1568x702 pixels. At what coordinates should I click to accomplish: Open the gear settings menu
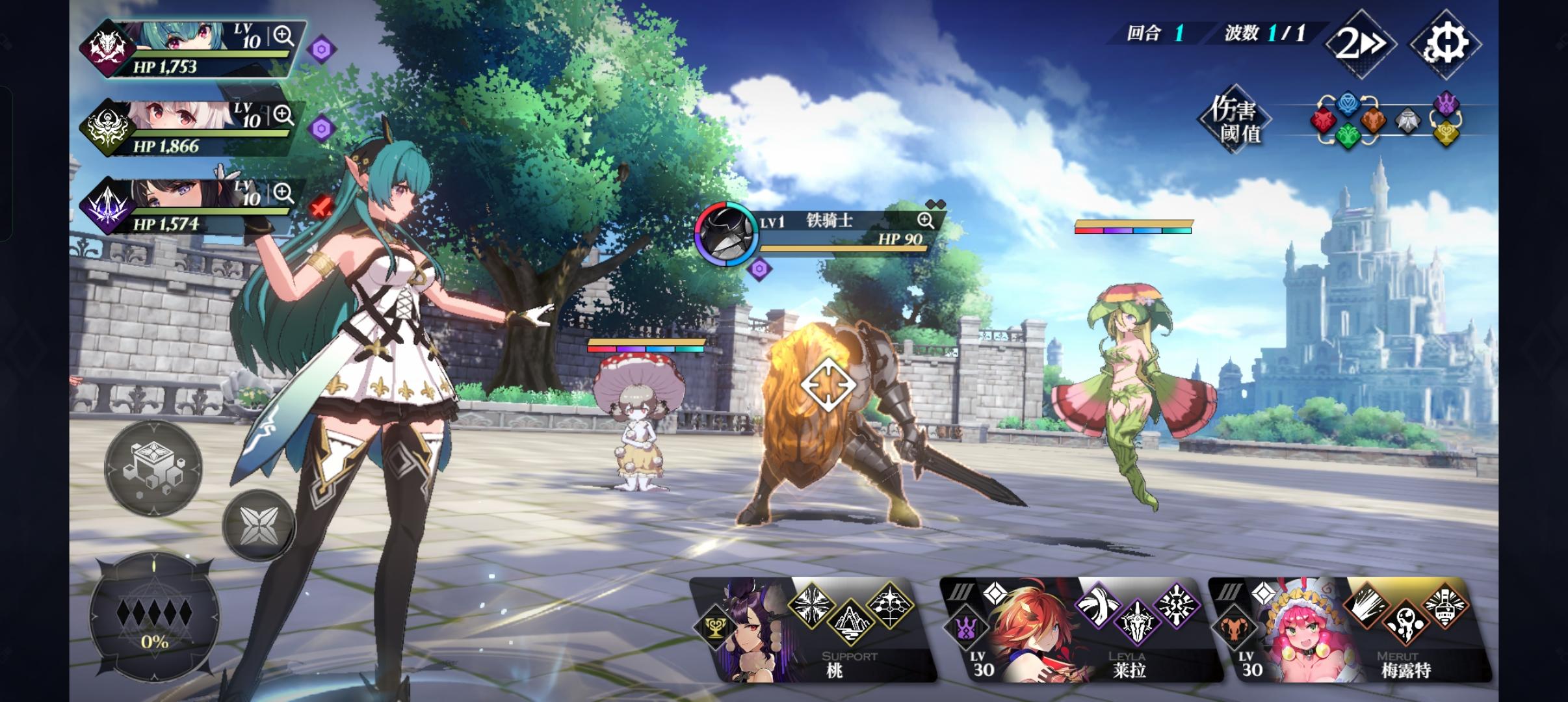(1445, 44)
